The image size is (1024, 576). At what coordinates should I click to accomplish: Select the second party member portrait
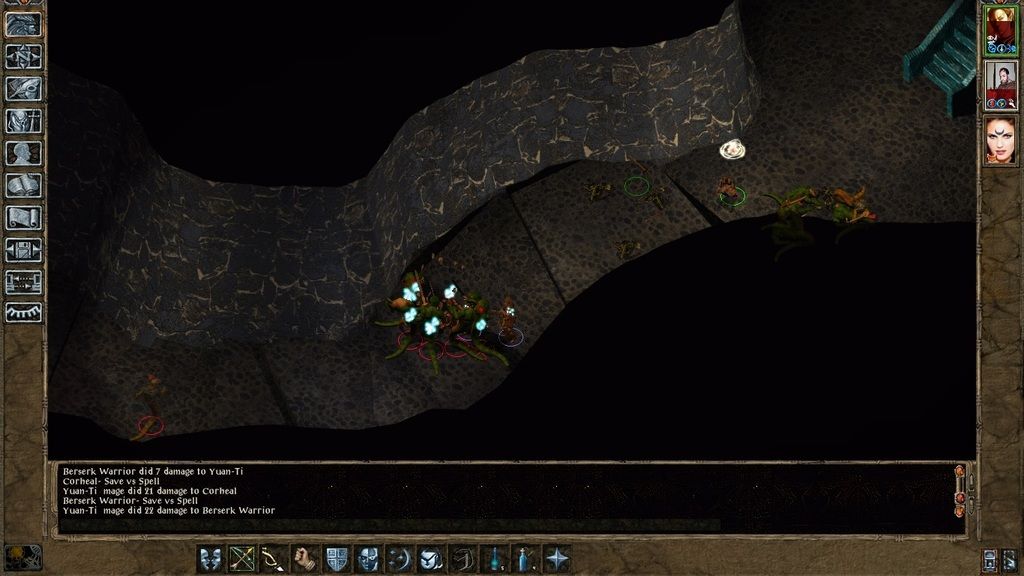[x=1000, y=85]
